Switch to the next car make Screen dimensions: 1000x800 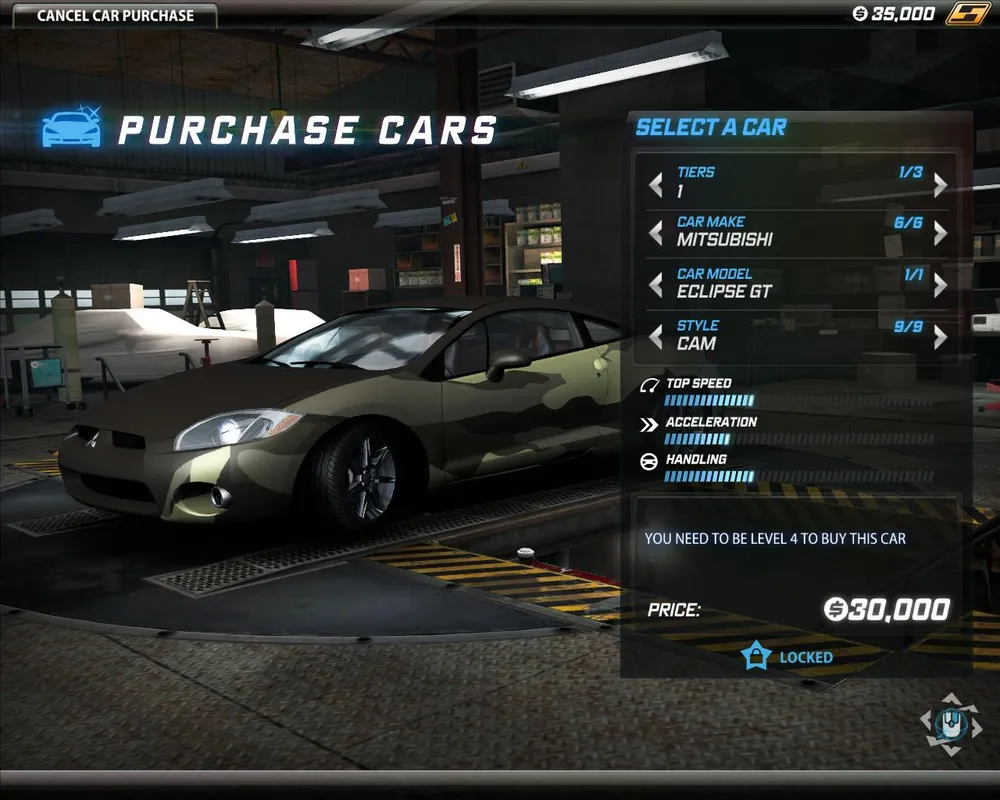point(940,234)
